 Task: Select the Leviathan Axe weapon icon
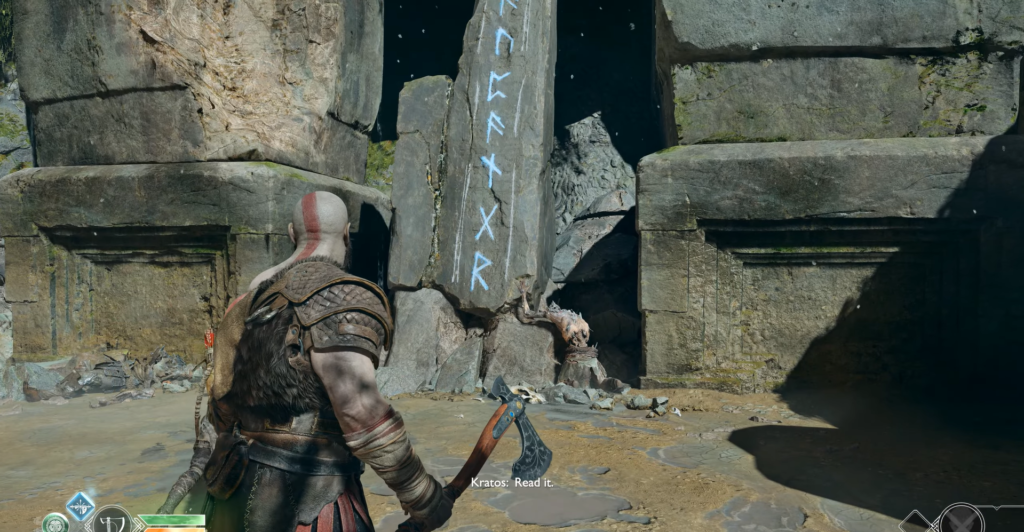click(112, 521)
